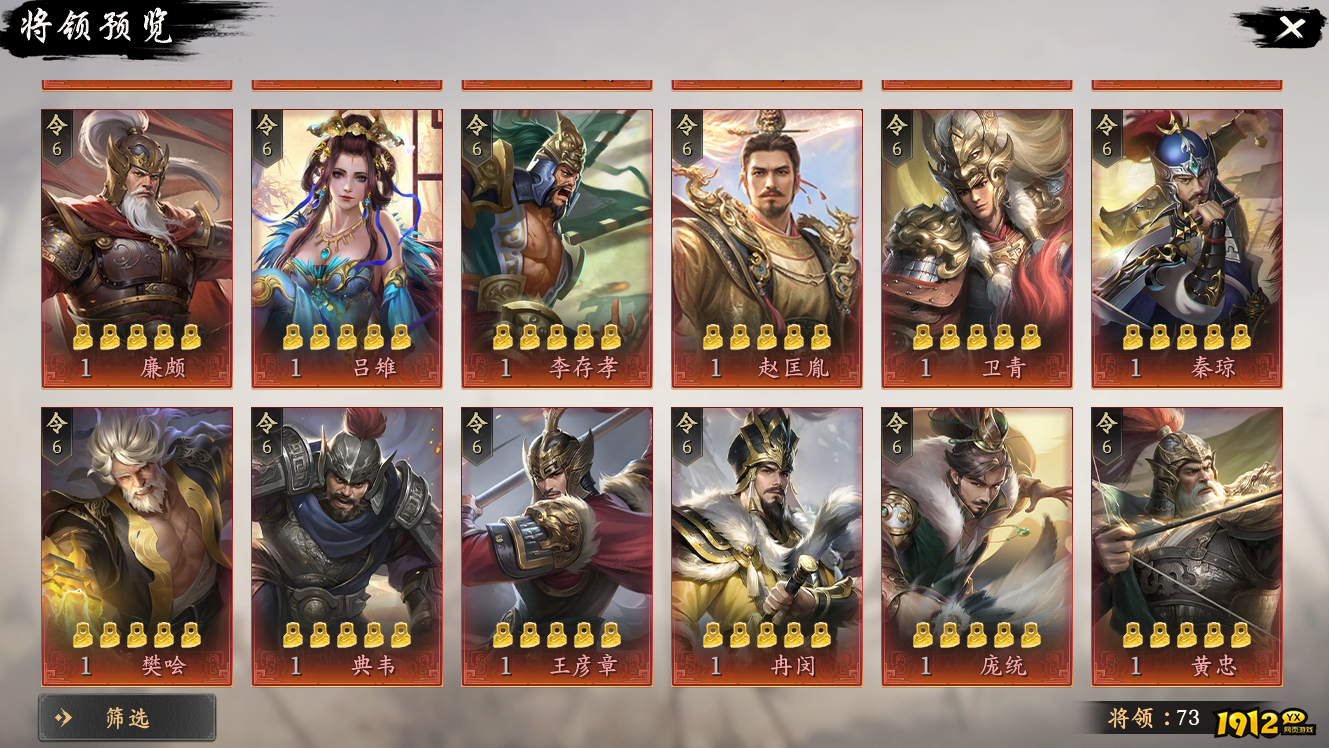Close the 将领预览 general preview screen
This screenshot has width=1329, height=748.
(x=1290, y=28)
